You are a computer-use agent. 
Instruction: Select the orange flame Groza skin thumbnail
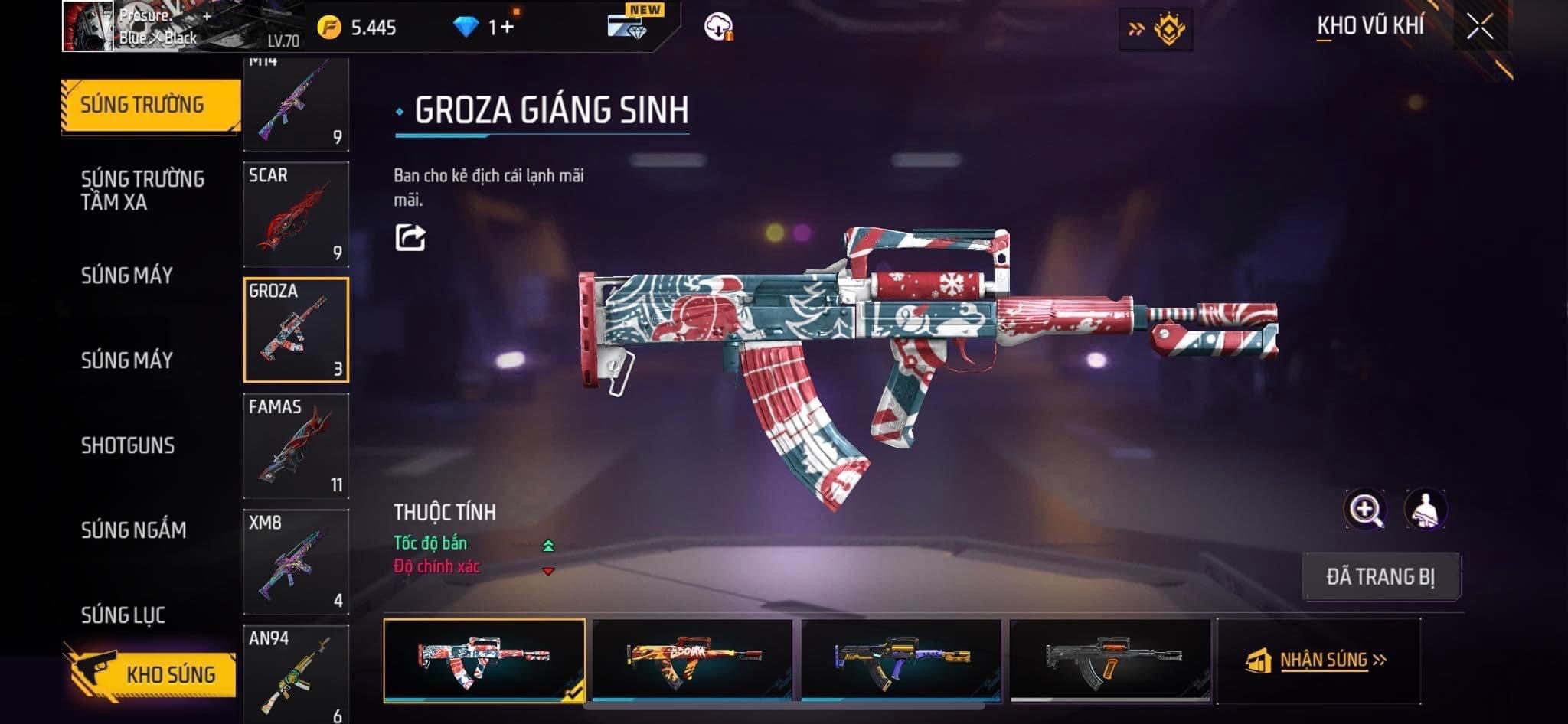[692, 660]
